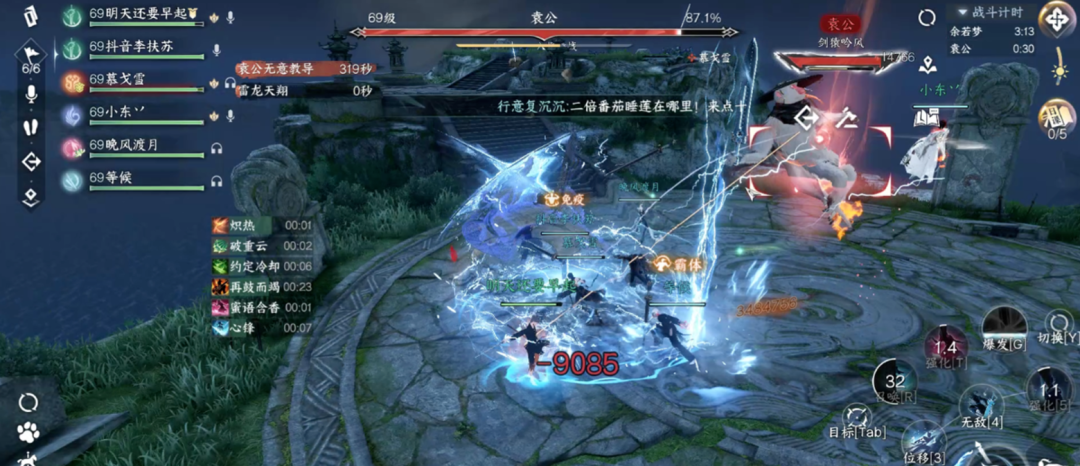This screenshot has height=466, width=1080.
Task: Click the circular refresh icon beside the combat timer
Action: pyautogui.click(x=927, y=17)
